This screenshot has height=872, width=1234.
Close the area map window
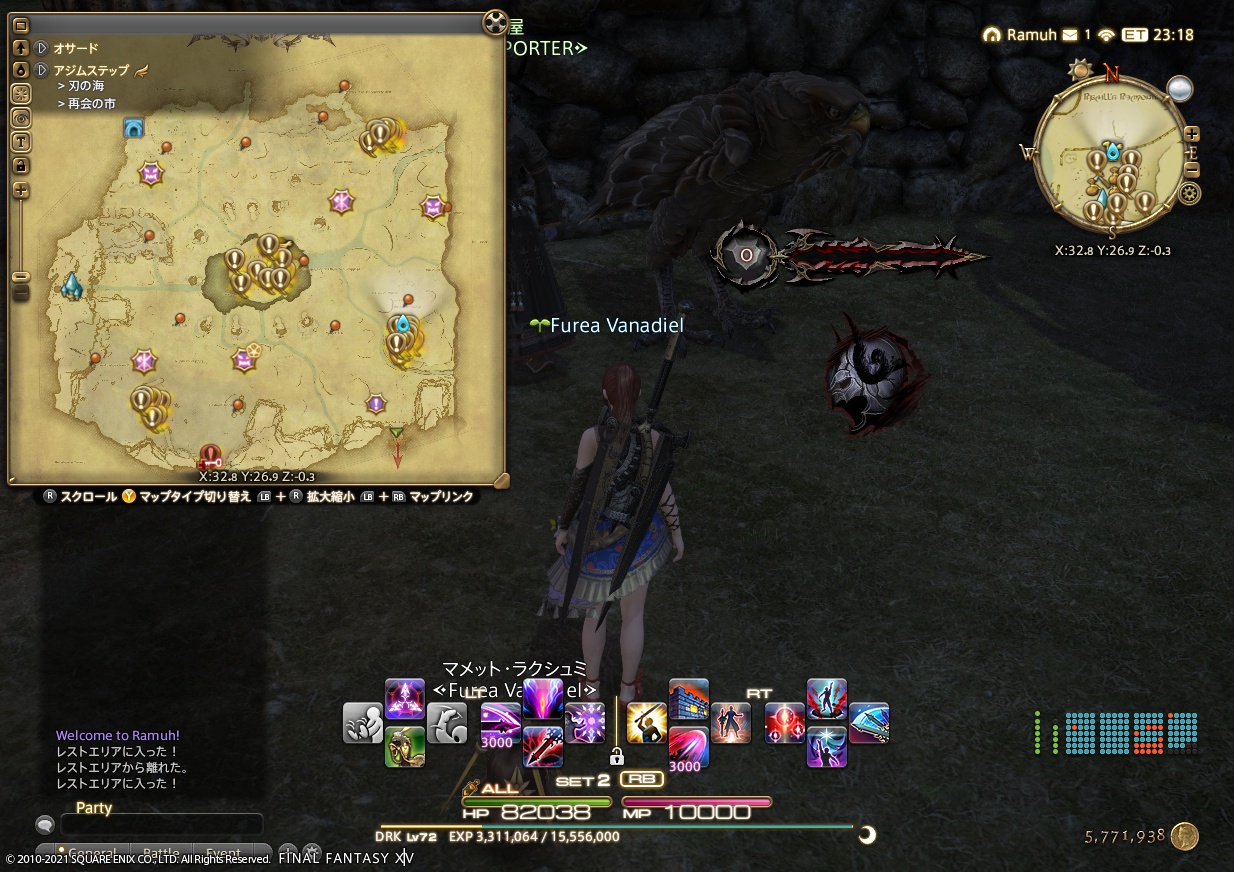click(x=495, y=23)
